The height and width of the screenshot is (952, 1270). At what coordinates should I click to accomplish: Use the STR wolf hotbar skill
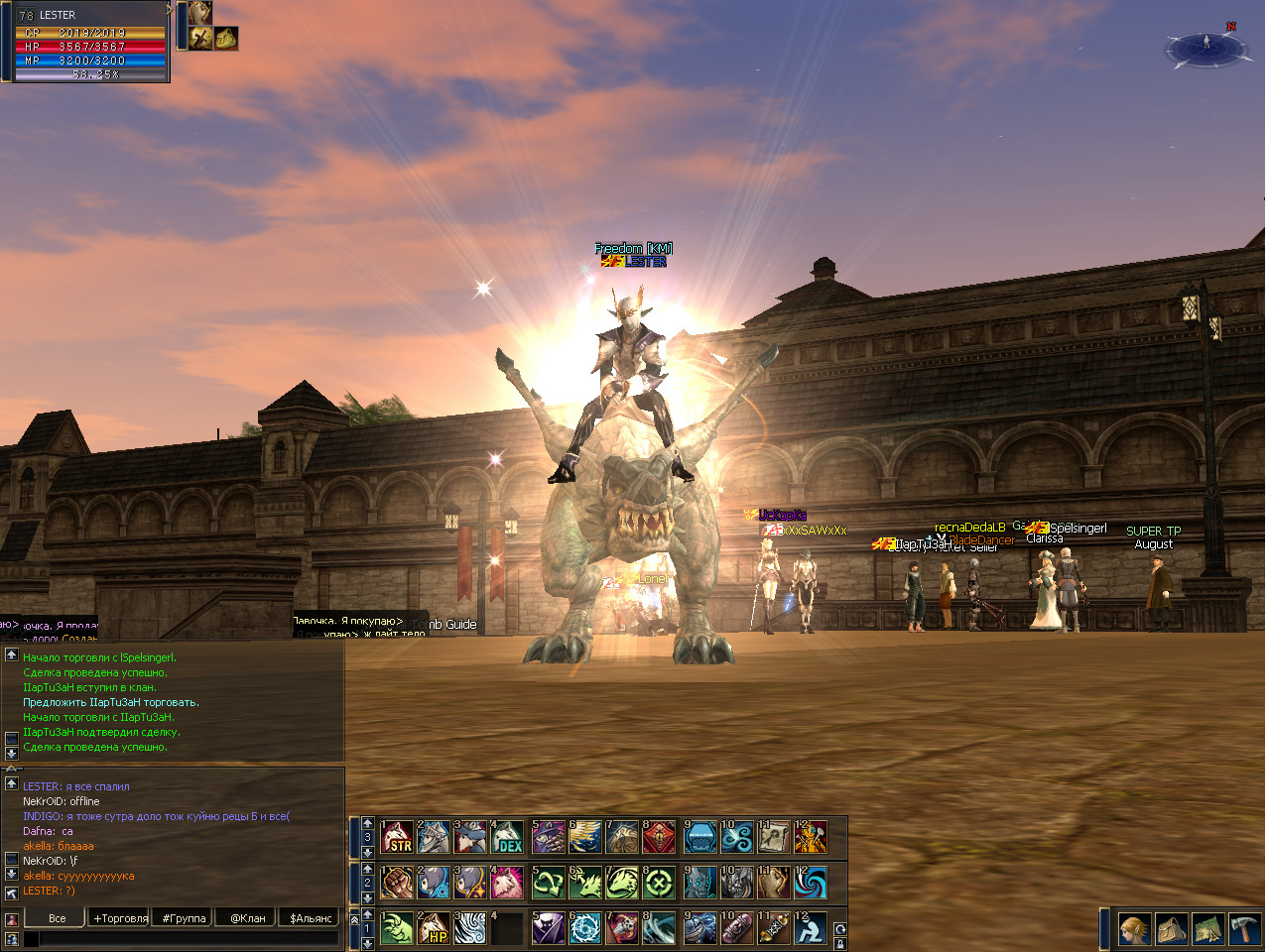pyautogui.click(x=398, y=837)
